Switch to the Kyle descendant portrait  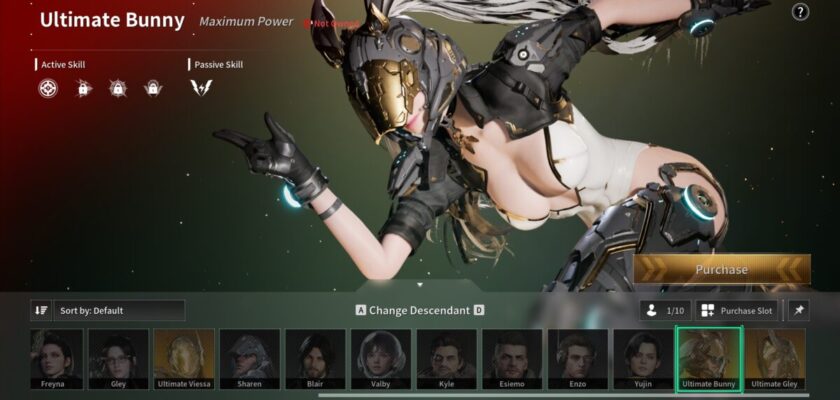(x=446, y=357)
